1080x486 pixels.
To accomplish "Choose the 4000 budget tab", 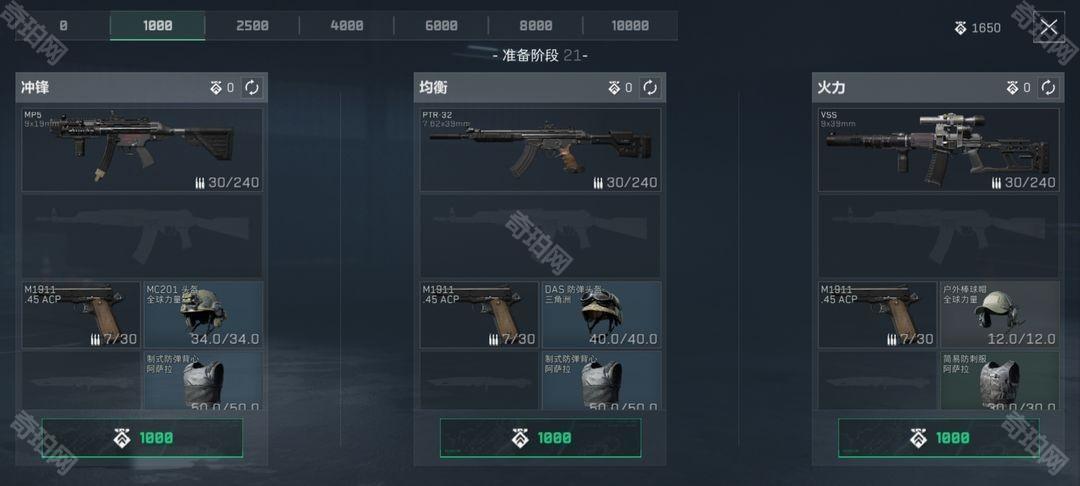I will 347,26.
